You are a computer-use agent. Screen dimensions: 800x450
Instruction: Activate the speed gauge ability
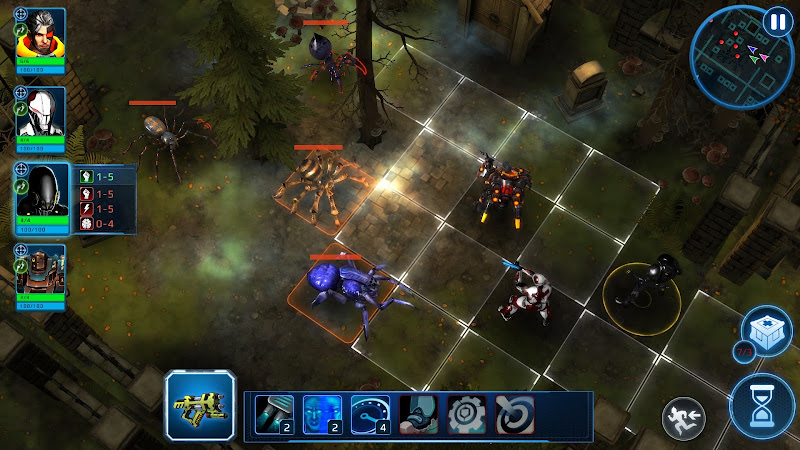pos(369,411)
